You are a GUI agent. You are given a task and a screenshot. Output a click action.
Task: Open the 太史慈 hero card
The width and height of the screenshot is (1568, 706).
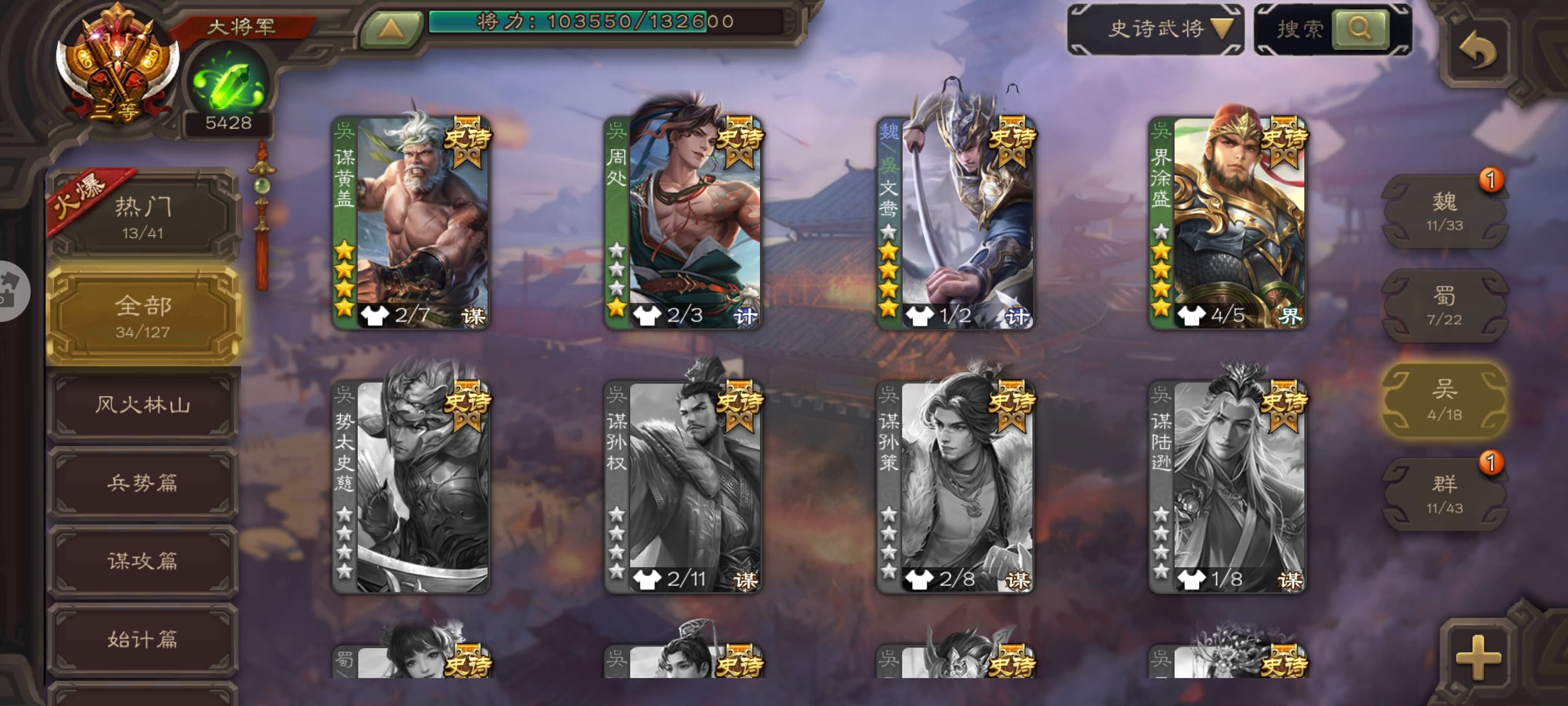click(x=411, y=487)
